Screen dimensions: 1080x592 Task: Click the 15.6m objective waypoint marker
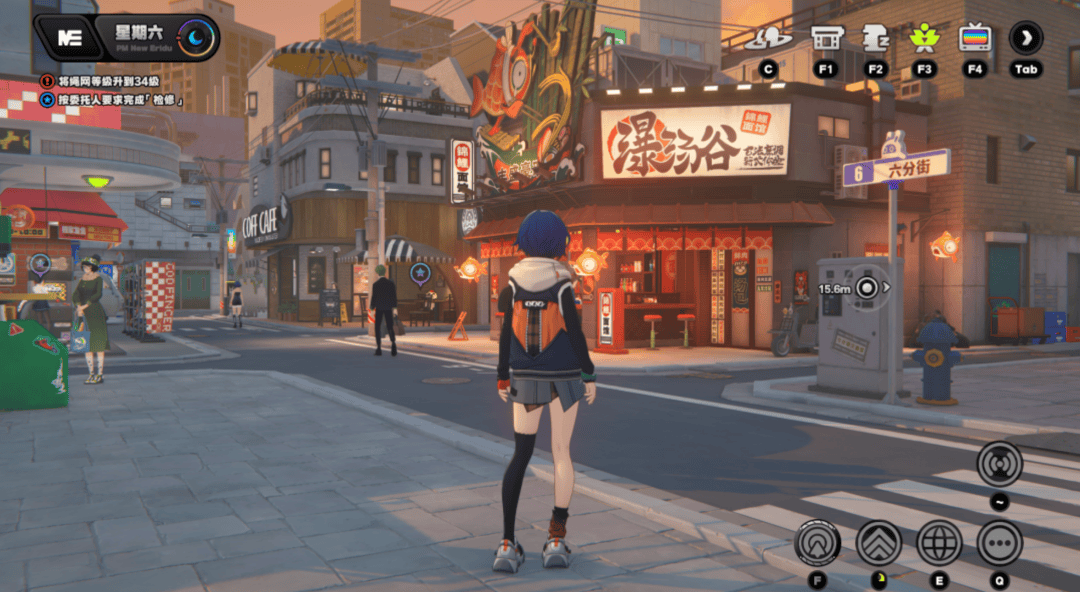(x=867, y=288)
